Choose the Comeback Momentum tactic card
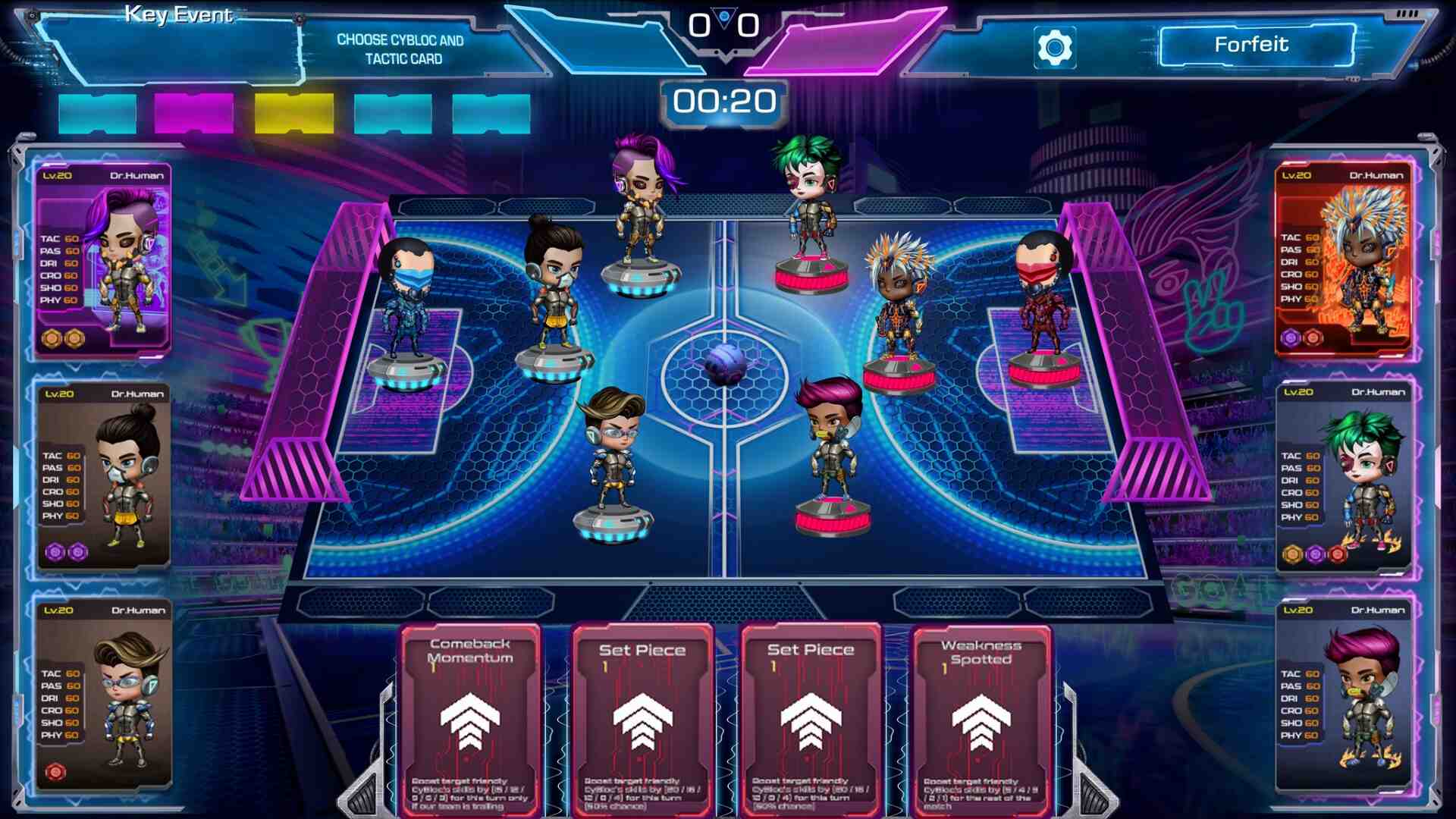Image resolution: width=1456 pixels, height=819 pixels. [470, 720]
